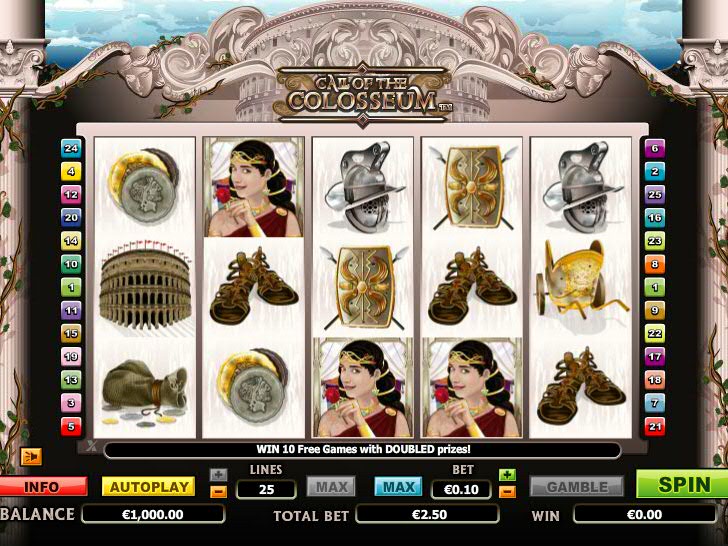The width and height of the screenshot is (728, 546).
Task: Highlight payline 1 marker
Action: click(71, 287)
